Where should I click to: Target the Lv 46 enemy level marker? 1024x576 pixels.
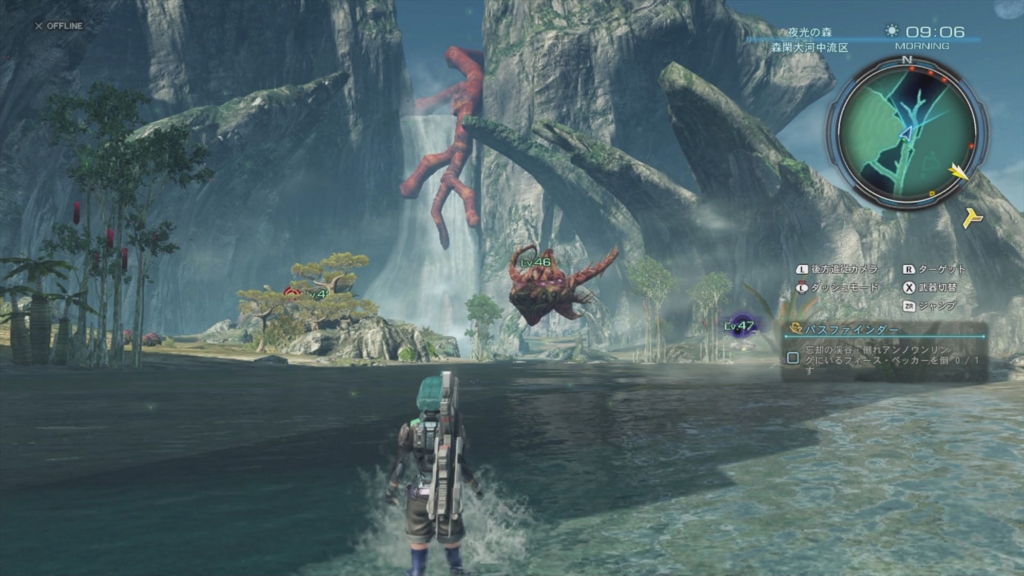537,262
